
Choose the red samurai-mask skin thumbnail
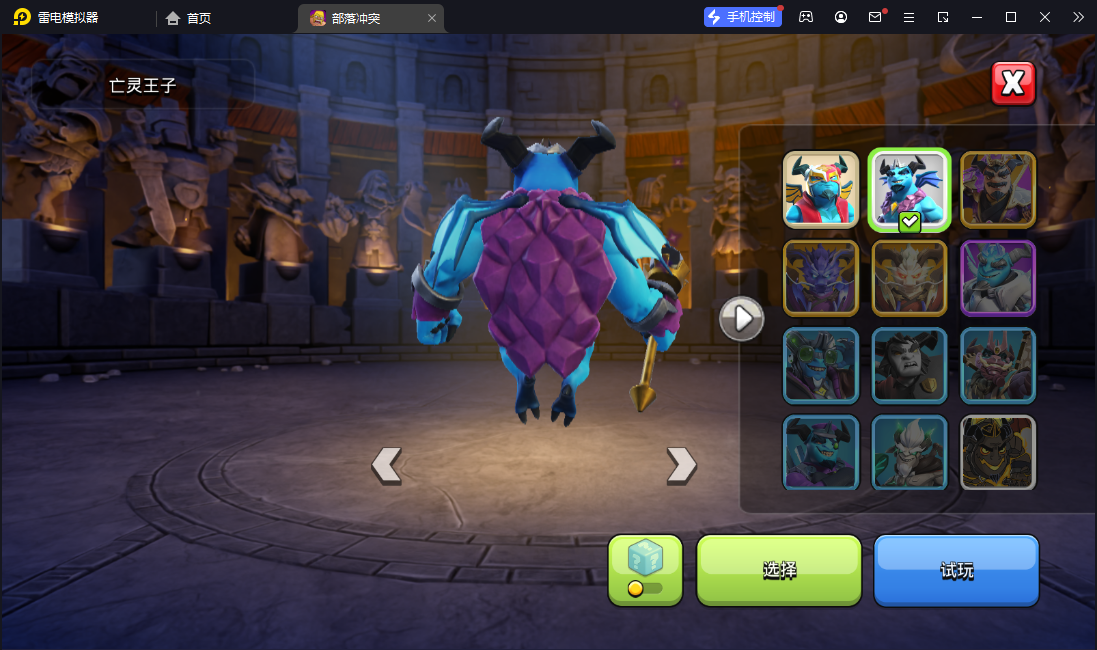tap(998, 366)
